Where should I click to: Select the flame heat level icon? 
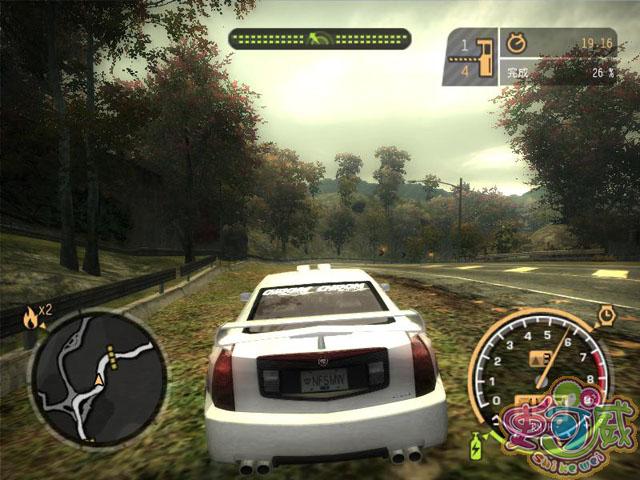[30, 319]
